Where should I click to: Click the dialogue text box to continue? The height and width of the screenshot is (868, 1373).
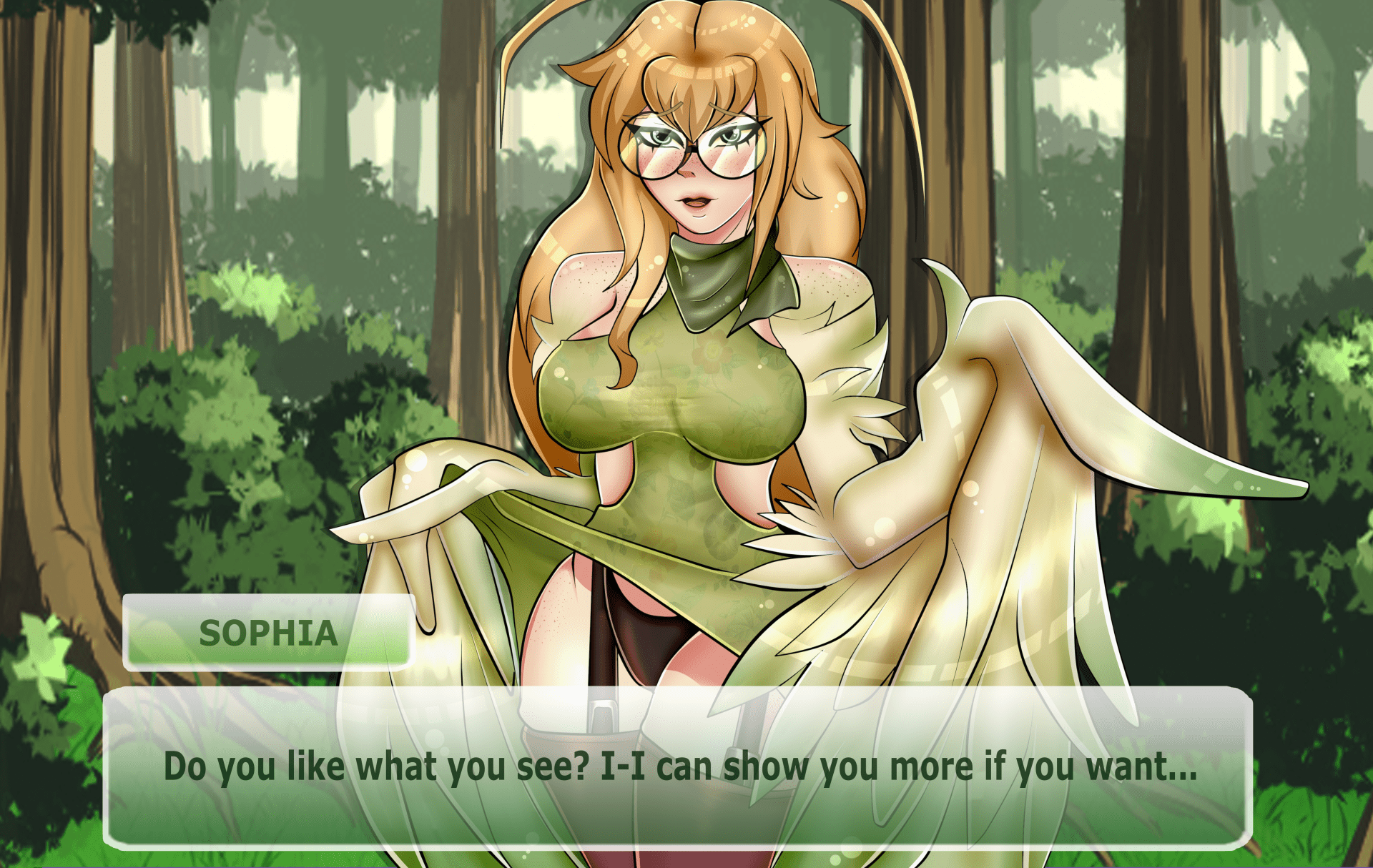coord(678,767)
